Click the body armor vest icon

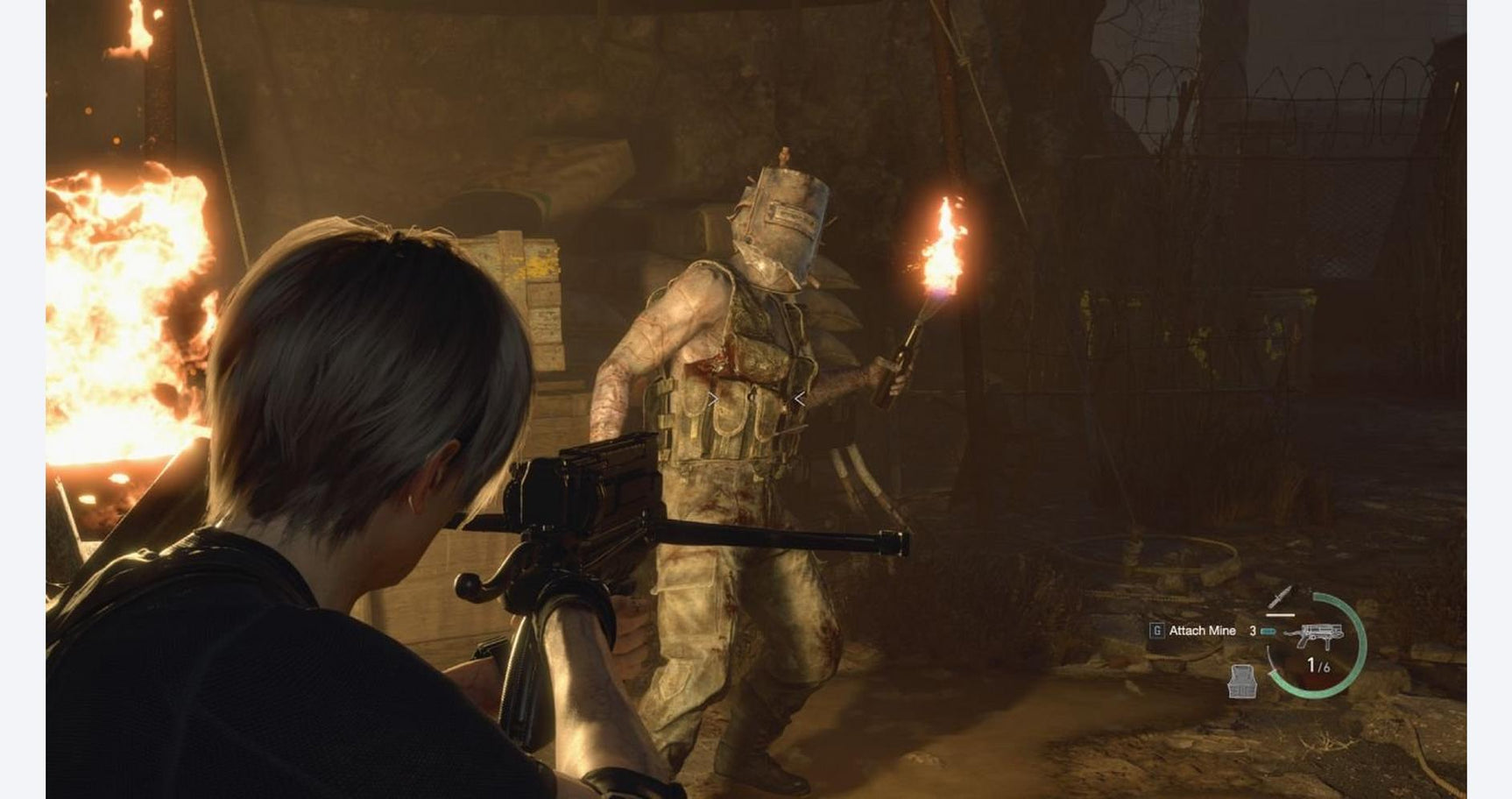point(1242,682)
